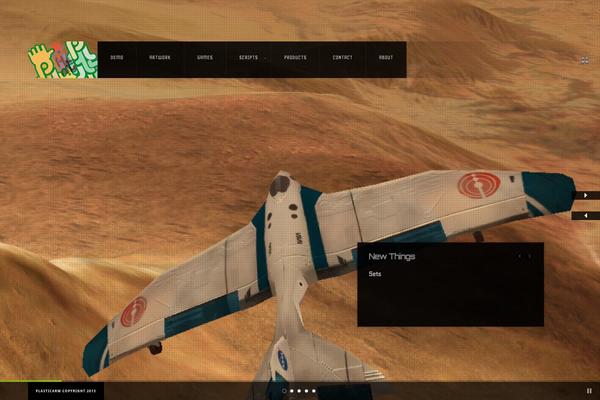The image size is (600, 400).
Task: Toggle the fullscreen icon in the corner
Action: click(584, 60)
